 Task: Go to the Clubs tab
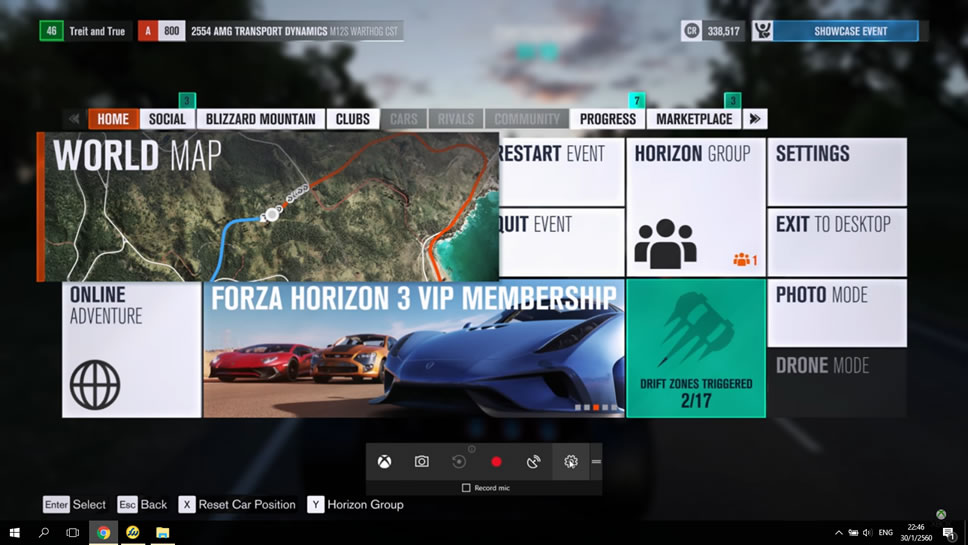click(352, 119)
